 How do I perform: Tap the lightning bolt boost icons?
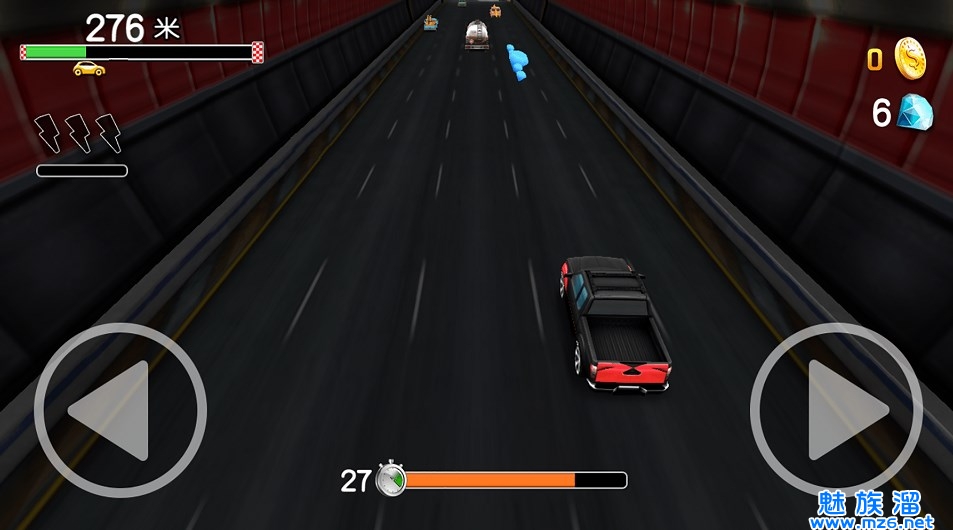pyautogui.click(x=78, y=133)
